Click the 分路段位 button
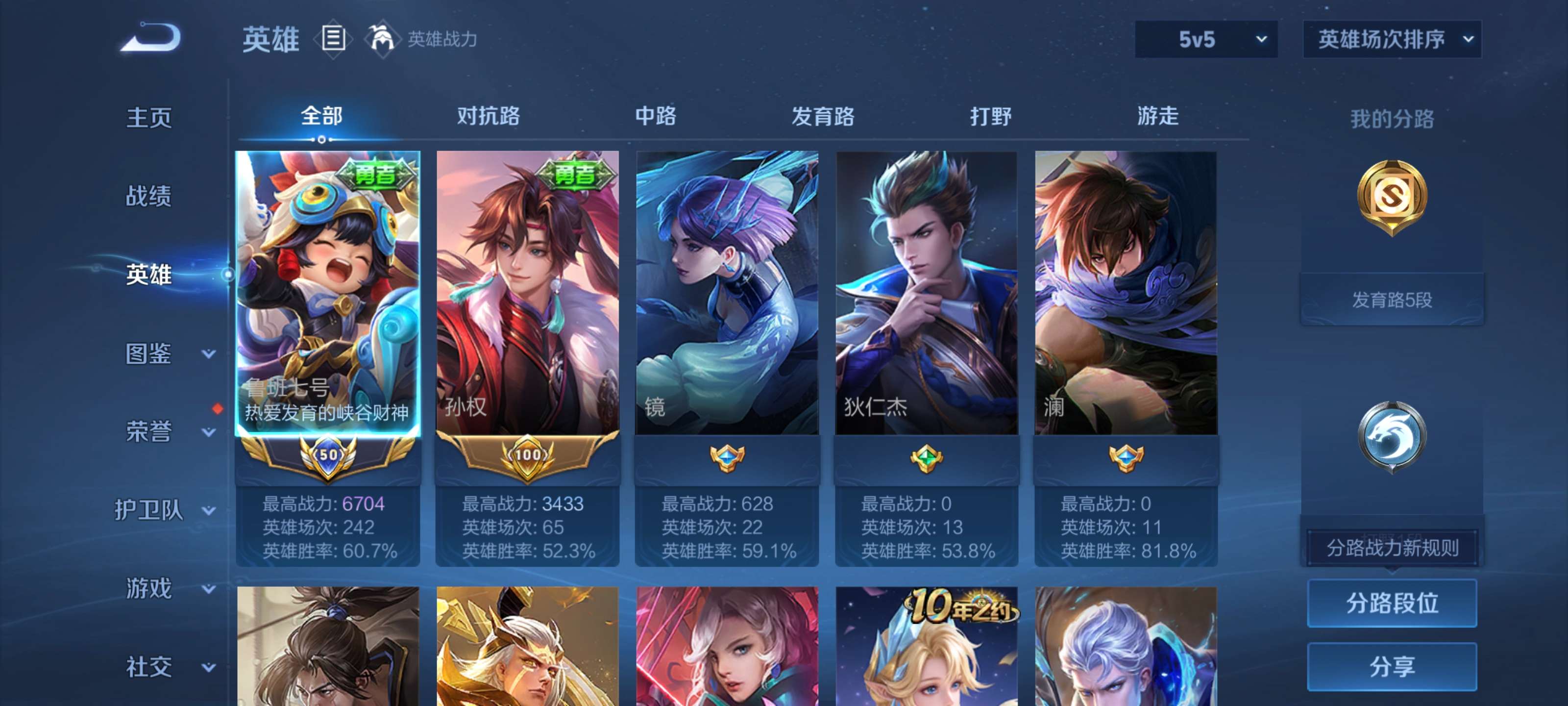This screenshot has width=1568, height=706. coord(1393,603)
